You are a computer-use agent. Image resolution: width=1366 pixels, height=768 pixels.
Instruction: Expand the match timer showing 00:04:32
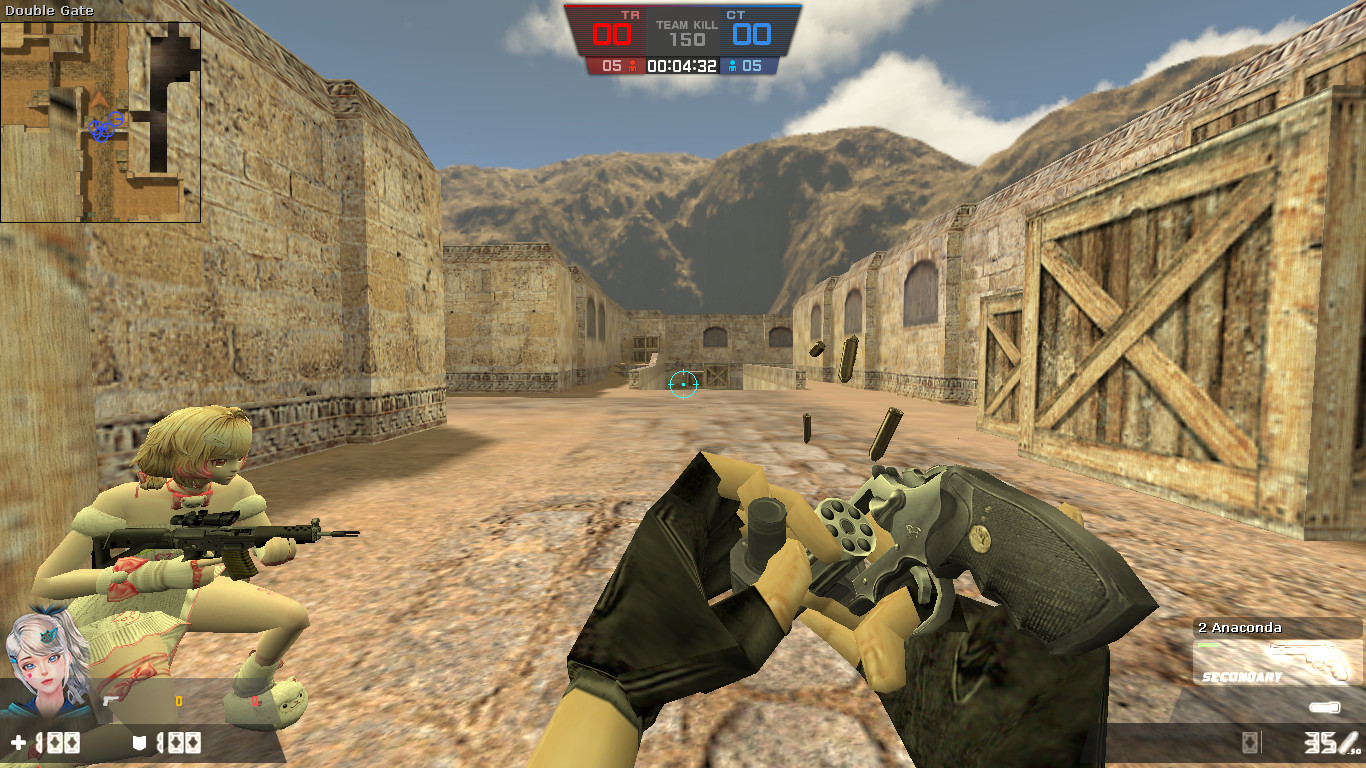(x=682, y=66)
